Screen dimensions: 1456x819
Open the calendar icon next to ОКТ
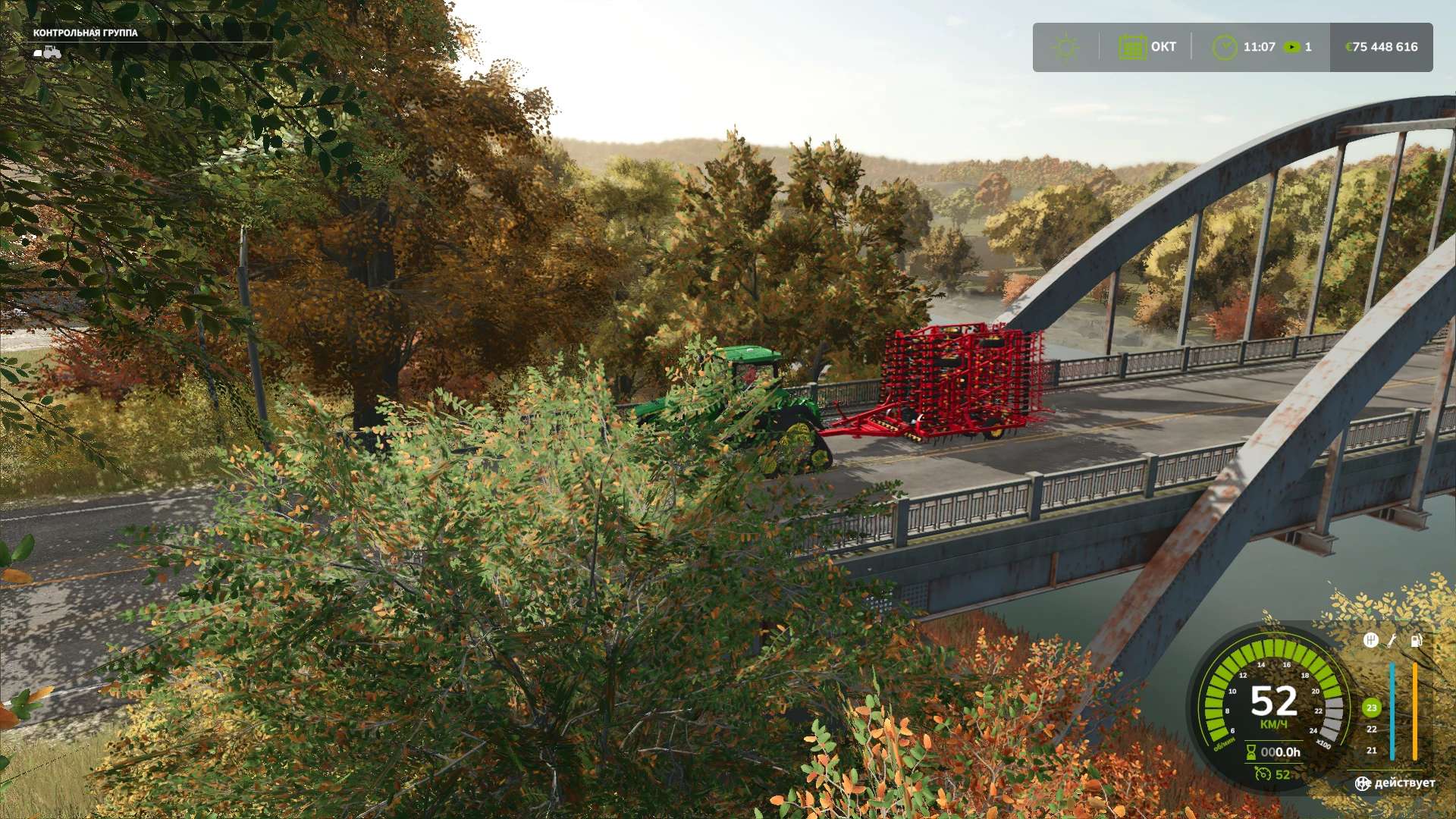[1132, 47]
